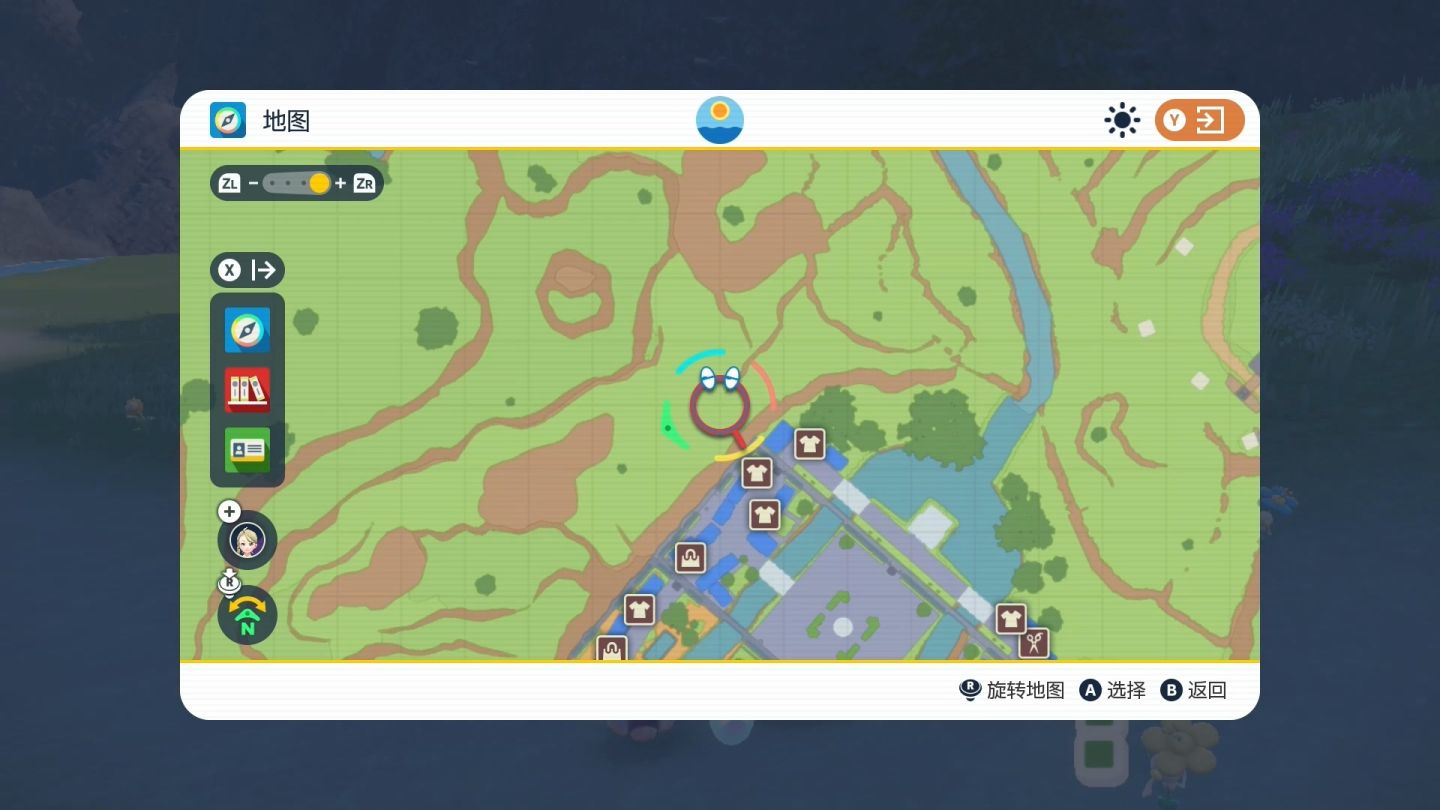Close the map with the exit button
Screen dimensions: 1440x810
pyautogui.click(x=1199, y=121)
